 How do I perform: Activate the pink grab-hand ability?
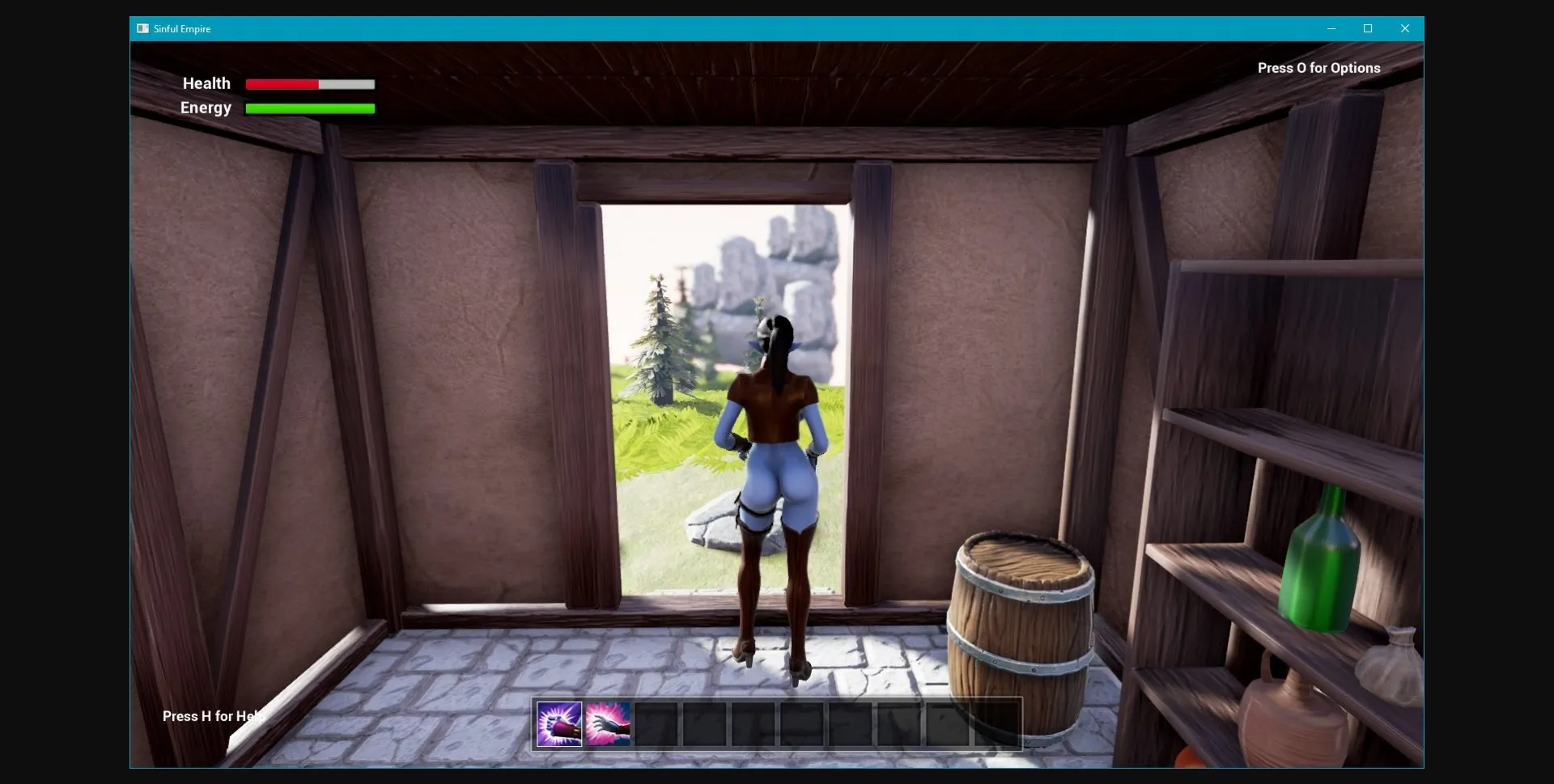(x=609, y=723)
